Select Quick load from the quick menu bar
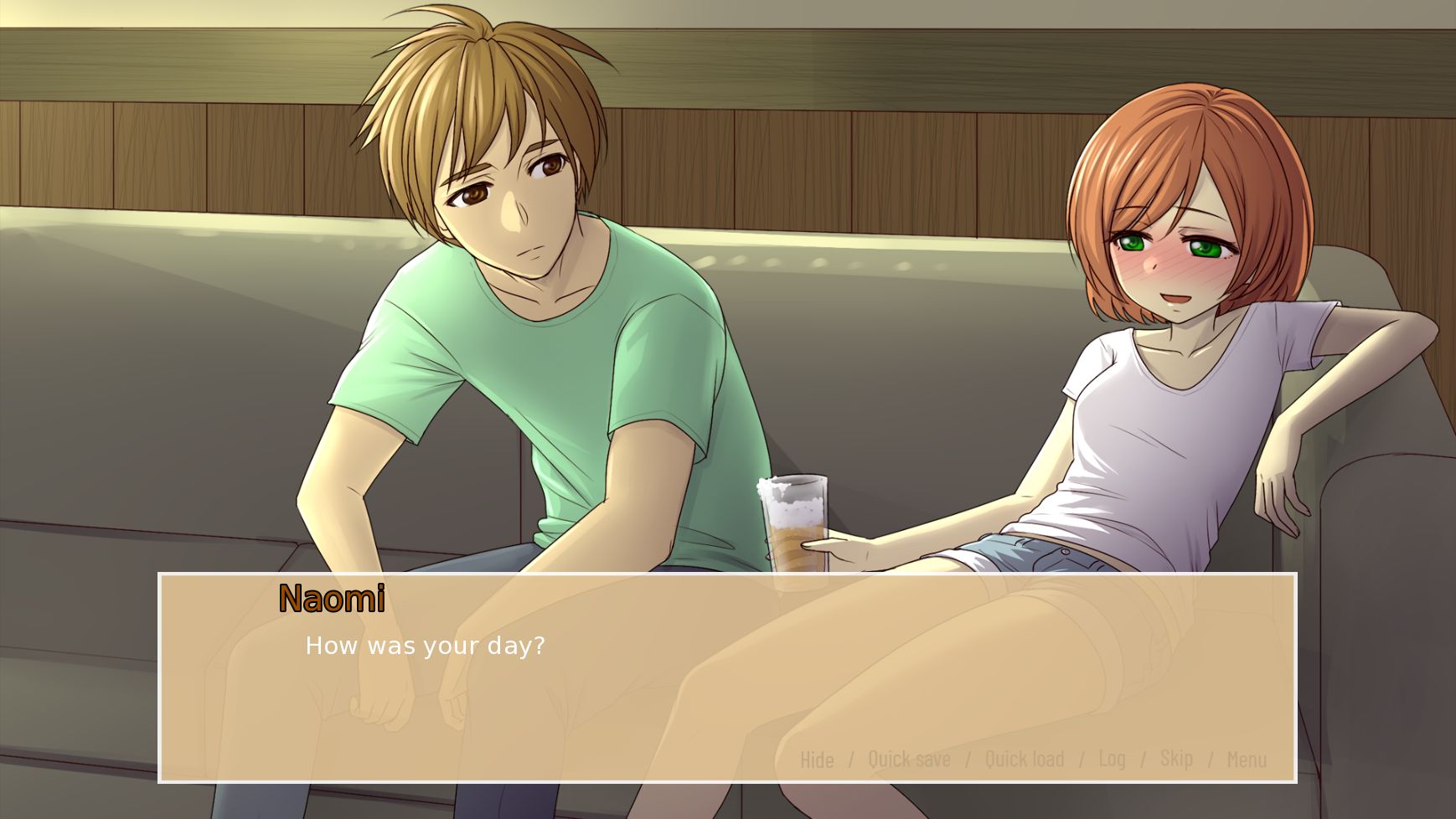Viewport: 1456px width, 819px height. pyautogui.click(x=1024, y=759)
